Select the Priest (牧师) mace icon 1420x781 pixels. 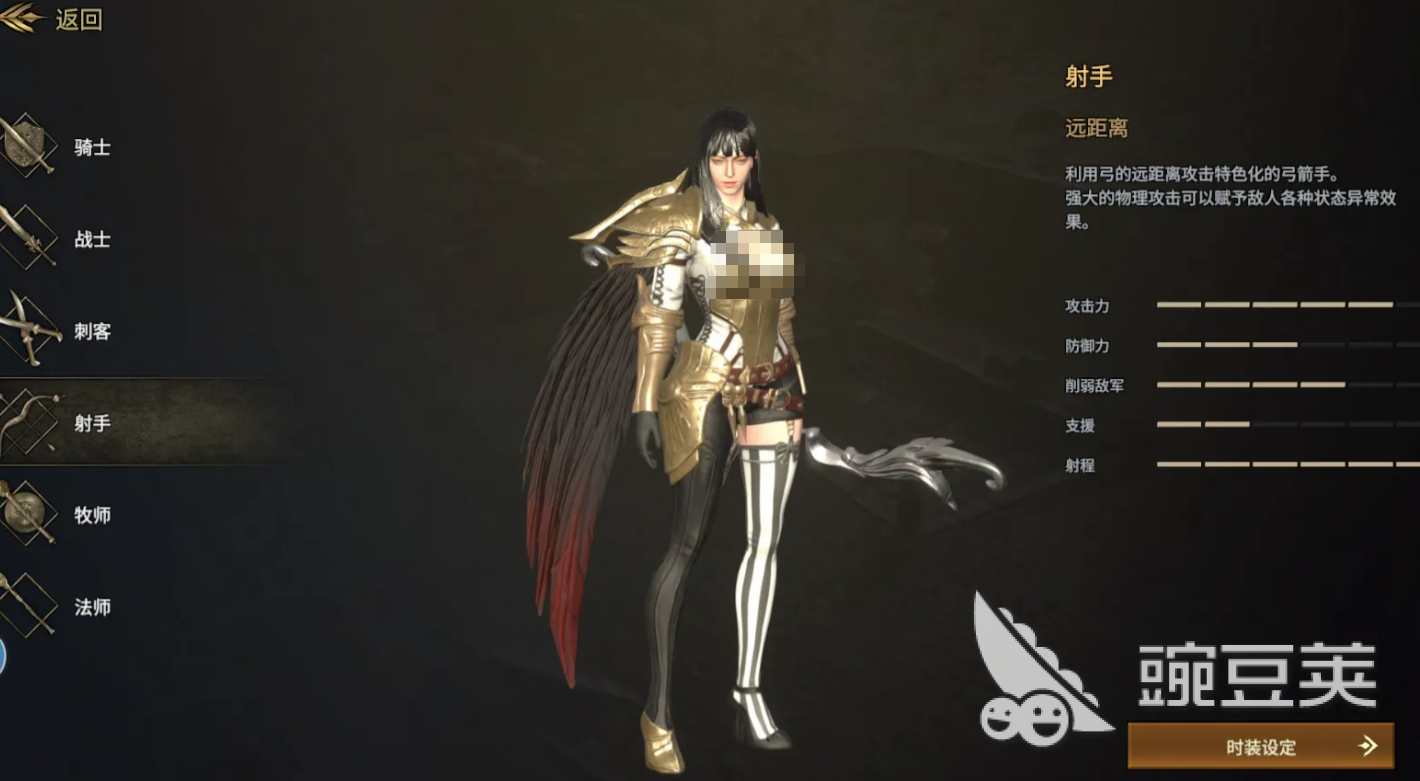click(x=25, y=514)
